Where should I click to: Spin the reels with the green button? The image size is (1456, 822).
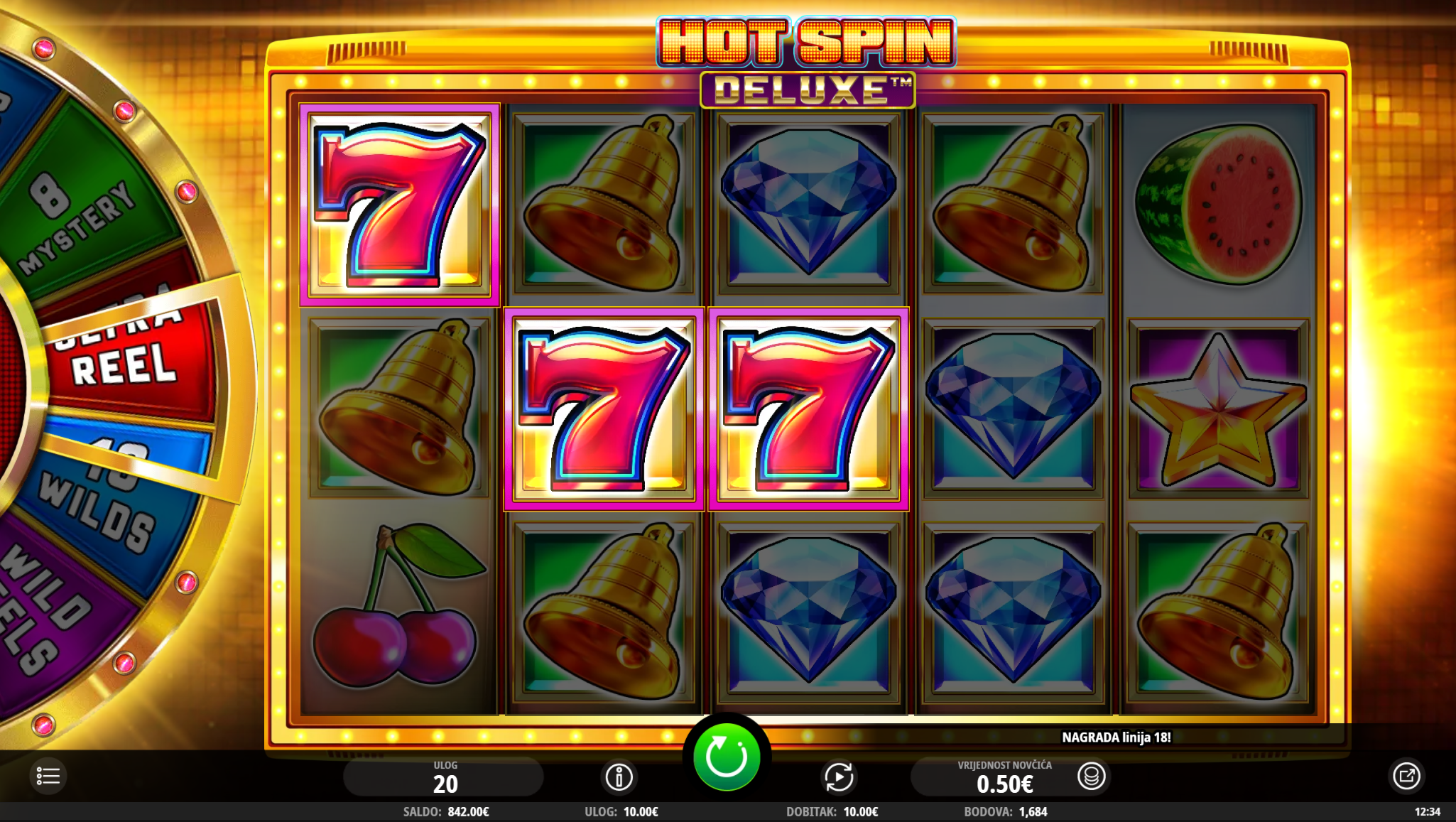pyautogui.click(x=726, y=757)
